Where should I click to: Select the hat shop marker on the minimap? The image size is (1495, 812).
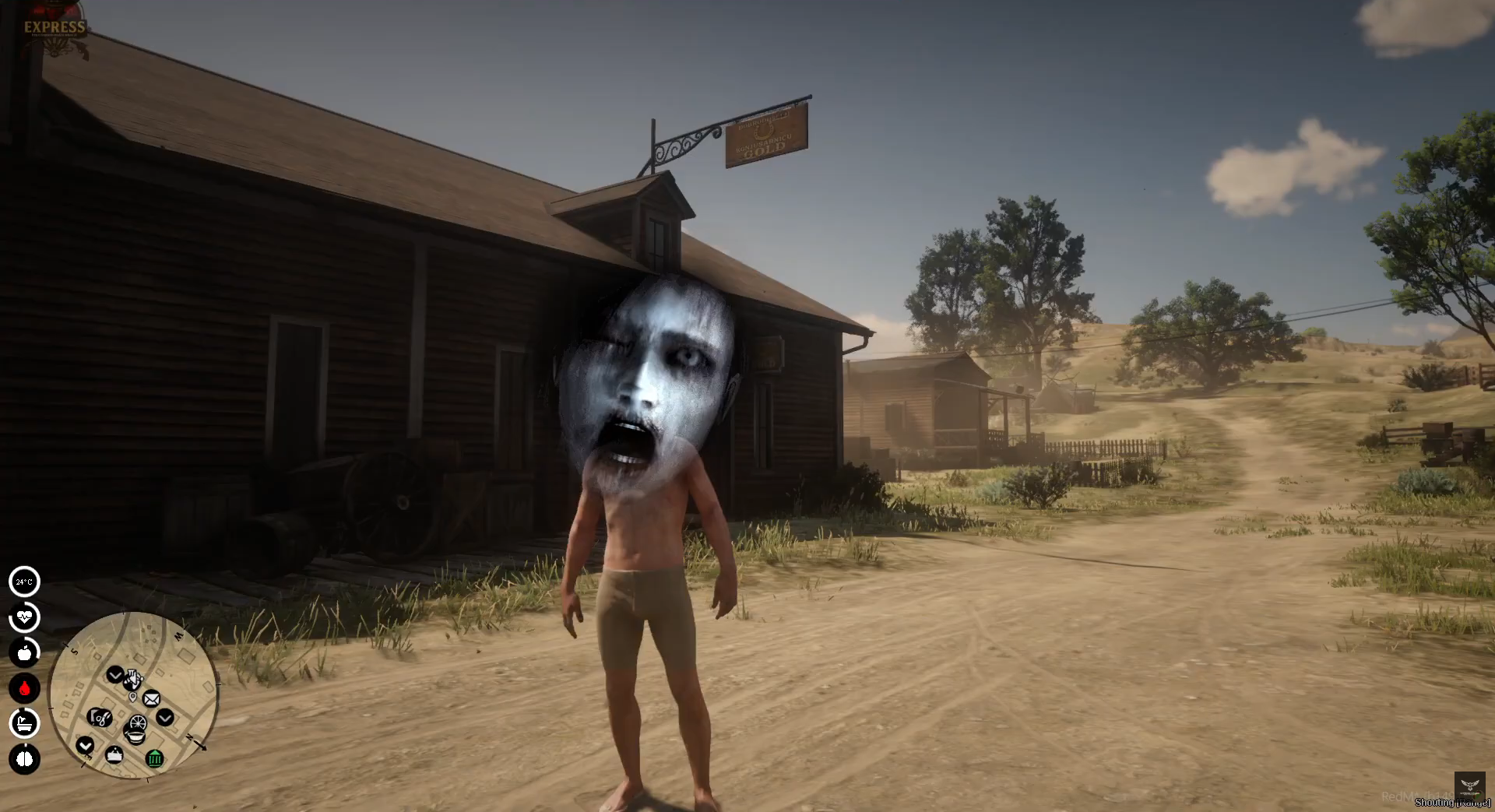click(x=114, y=754)
